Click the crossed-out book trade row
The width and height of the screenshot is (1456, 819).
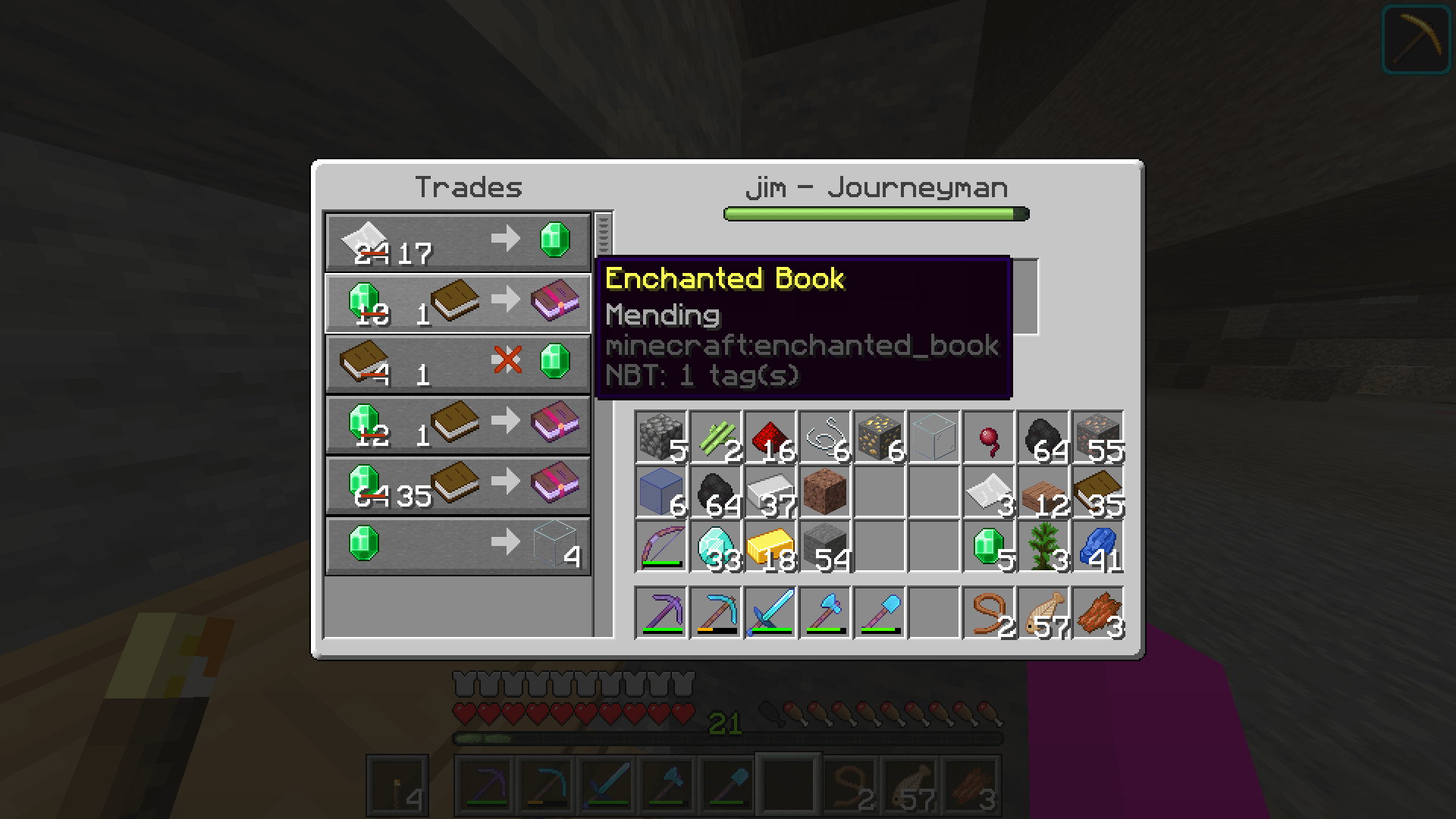tap(457, 362)
